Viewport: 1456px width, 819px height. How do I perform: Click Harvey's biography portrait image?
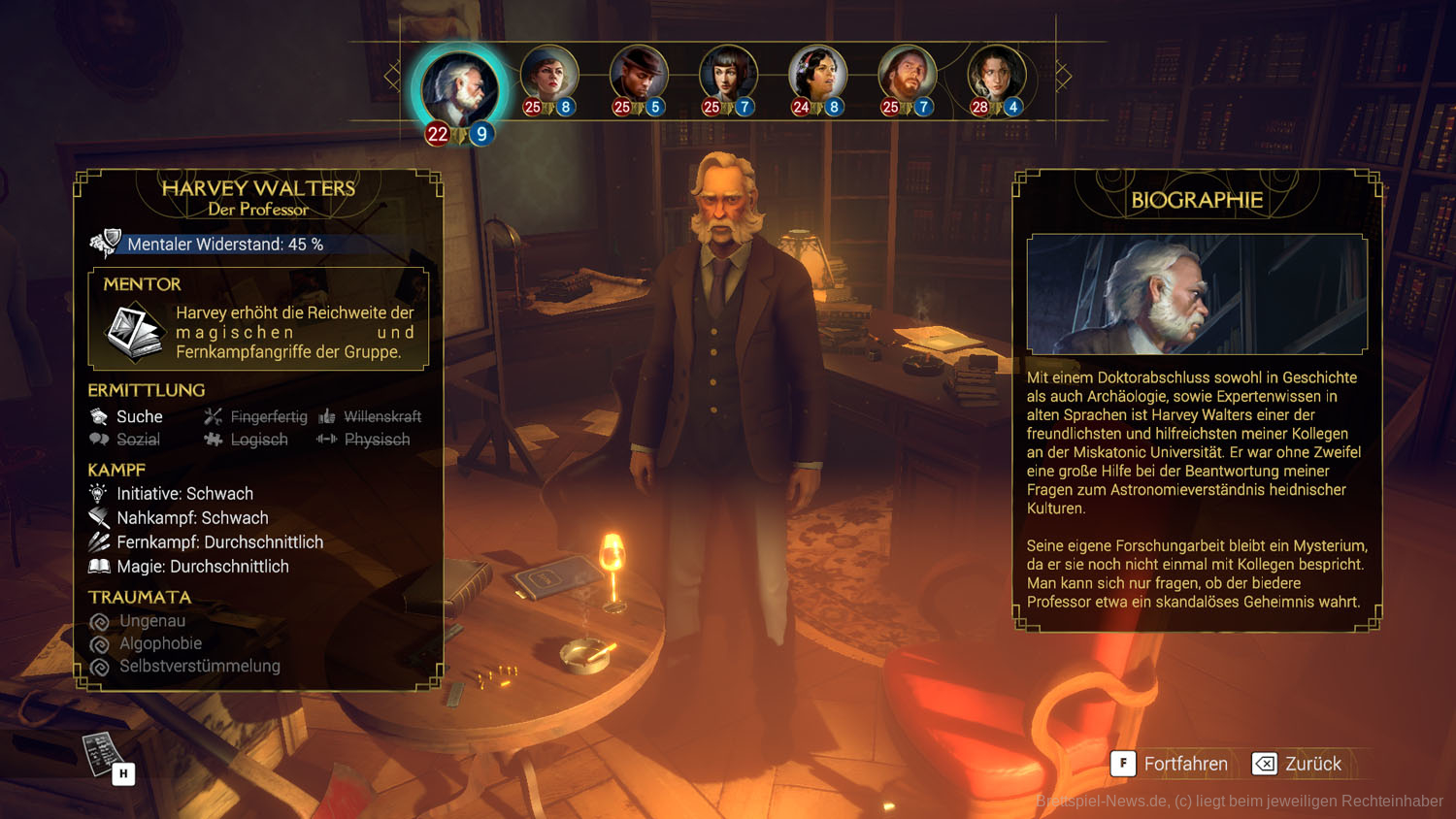[1197, 294]
